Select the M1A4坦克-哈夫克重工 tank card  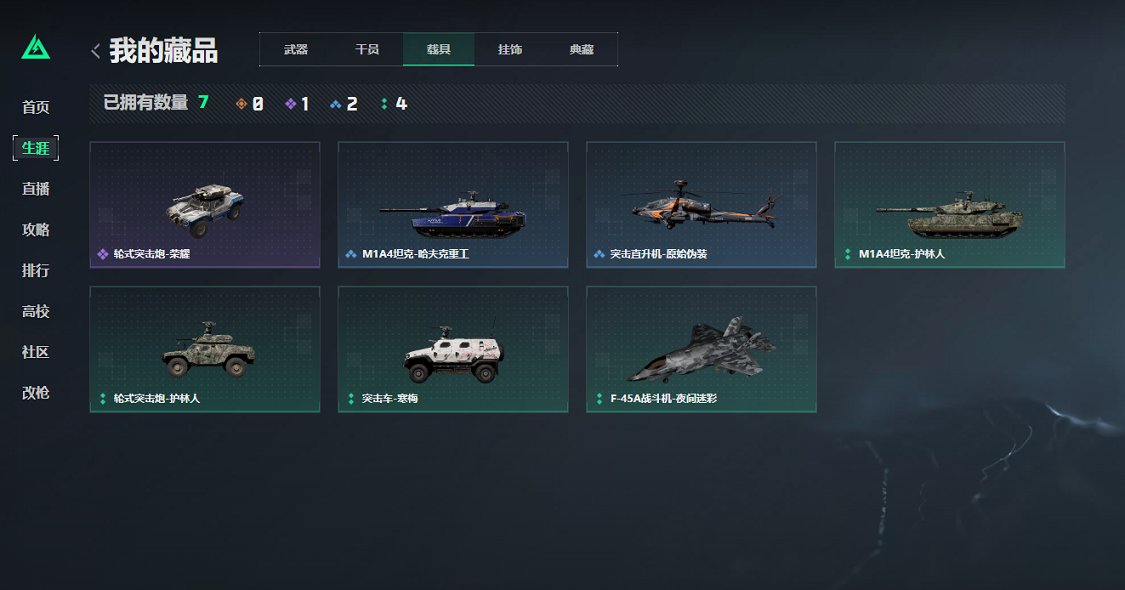pos(453,205)
